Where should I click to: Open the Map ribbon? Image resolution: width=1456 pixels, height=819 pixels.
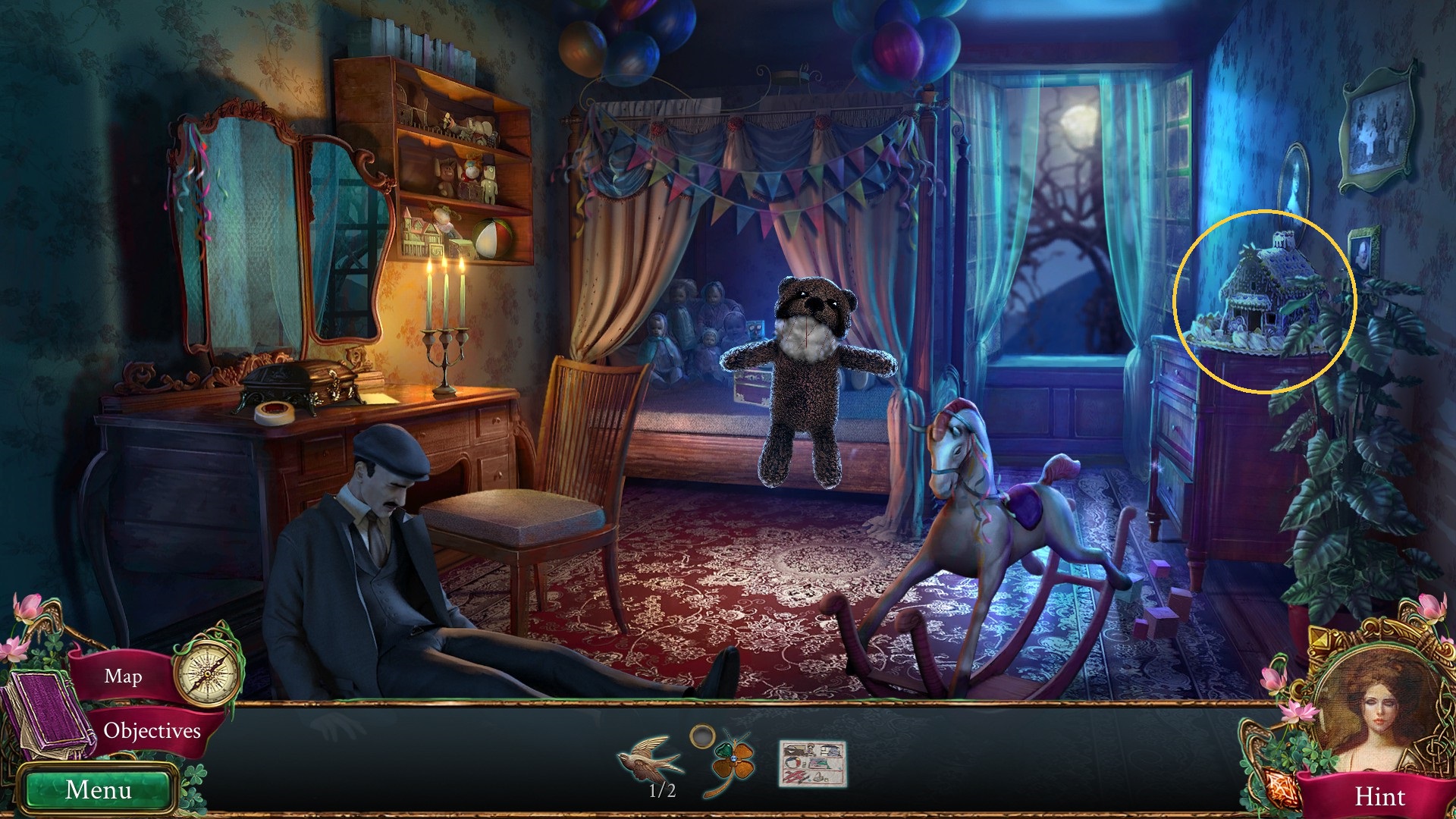(x=123, y=676)
